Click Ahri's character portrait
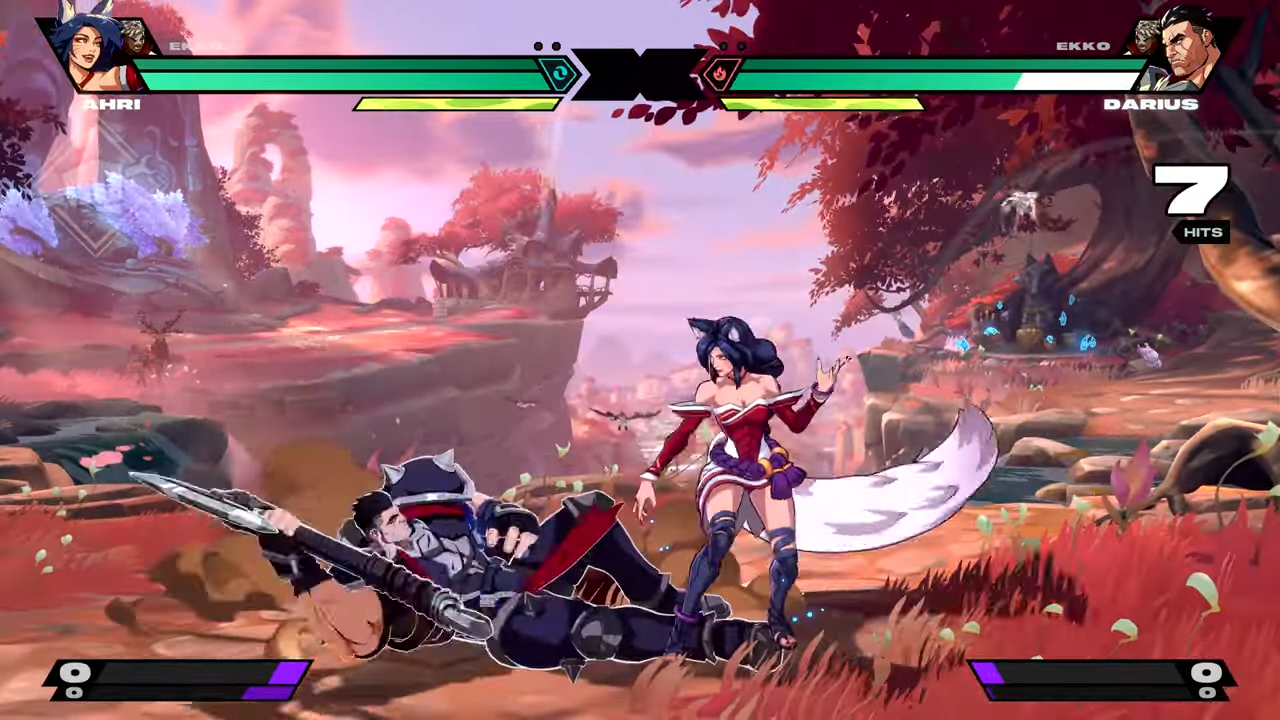This screenshot has width=1280, height=720. tap(87, 55)
